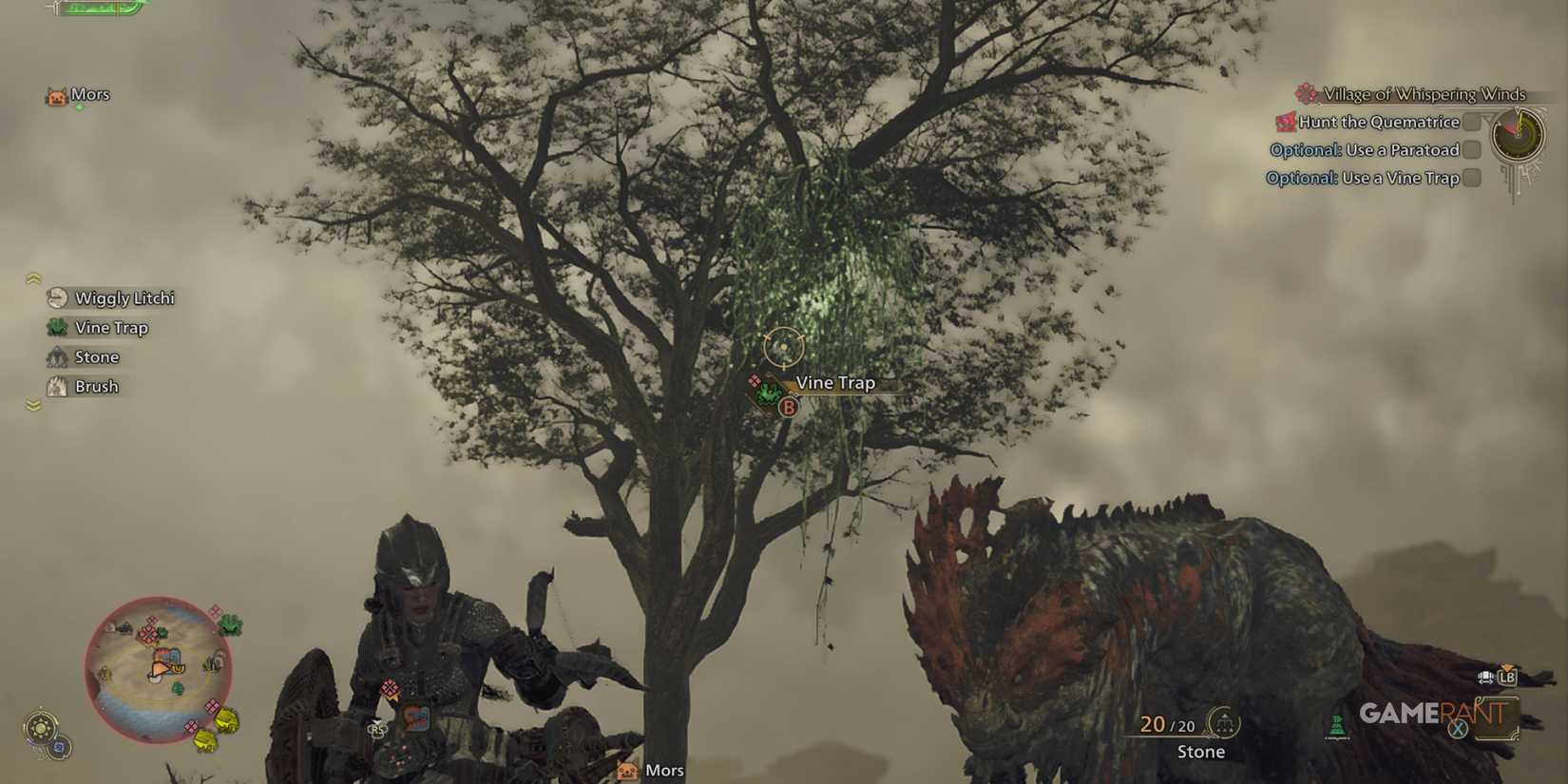Screen dimensions: 1568x784
Task: Select the Wiggly Litchi item icon
Action: [55, 297]
